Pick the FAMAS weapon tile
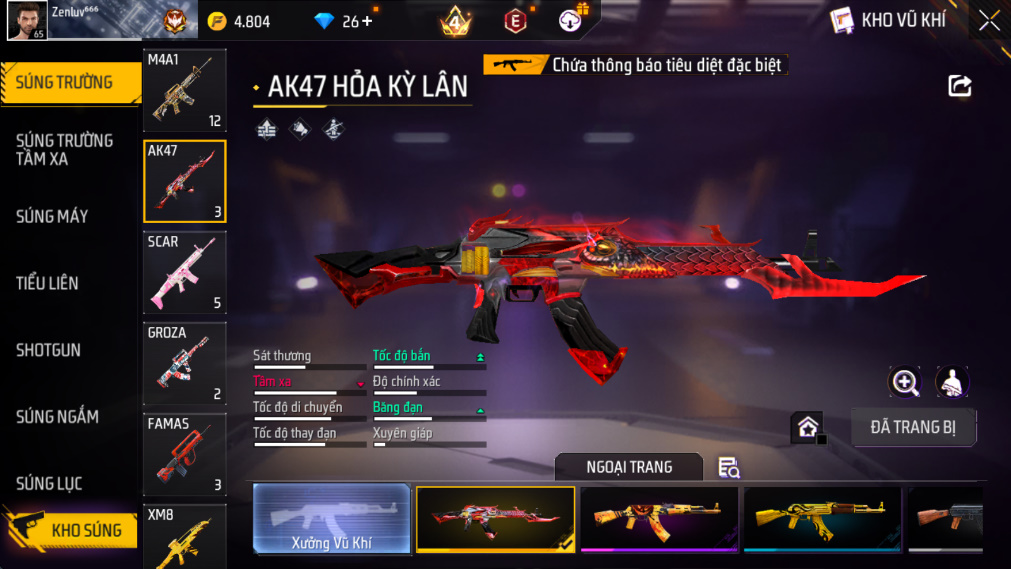 [185, 454]
